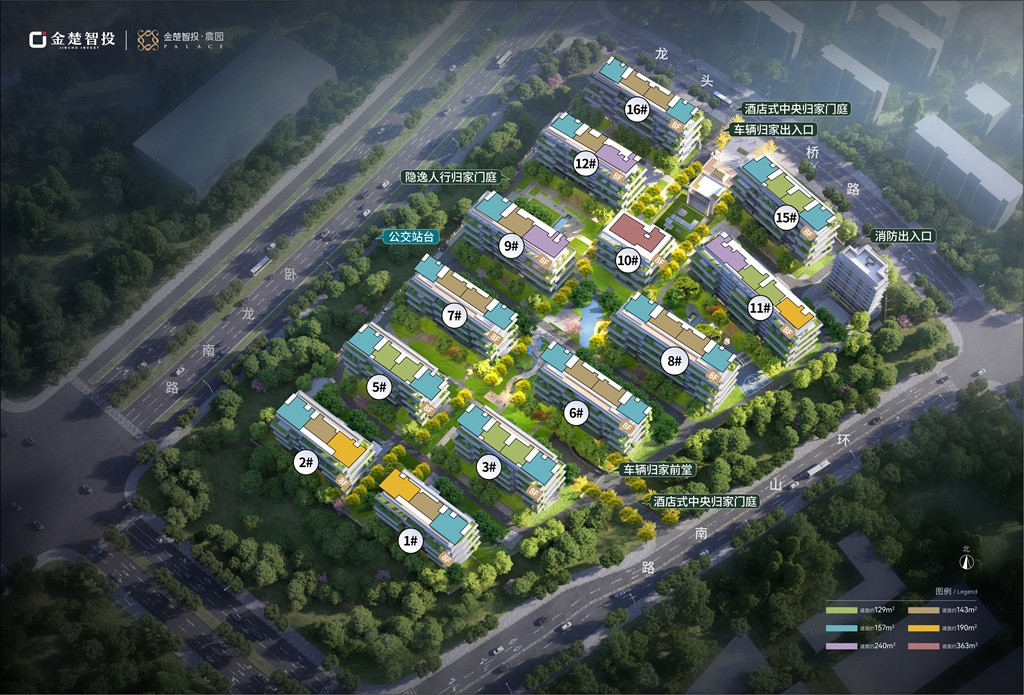Select the 1# building marker
Viewport: 1024px width, 695px height.
point(408,540)
